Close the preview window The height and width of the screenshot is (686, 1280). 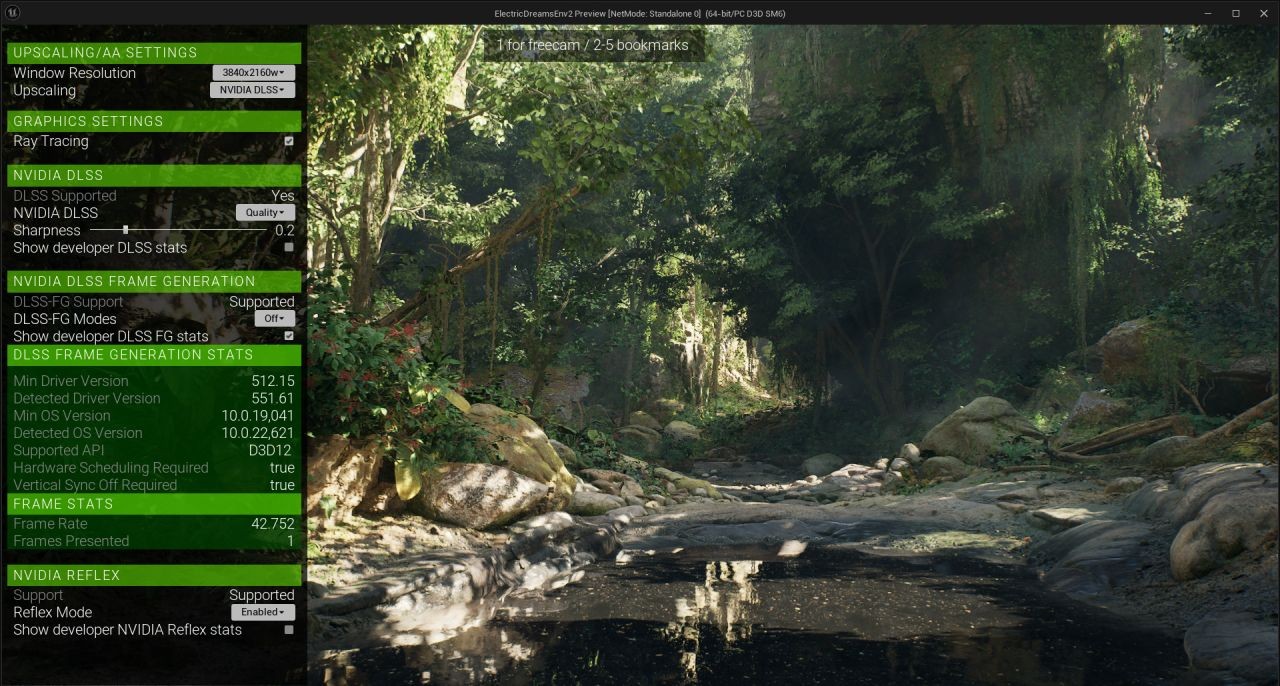pyautogui.click(x=1264, y=13)
